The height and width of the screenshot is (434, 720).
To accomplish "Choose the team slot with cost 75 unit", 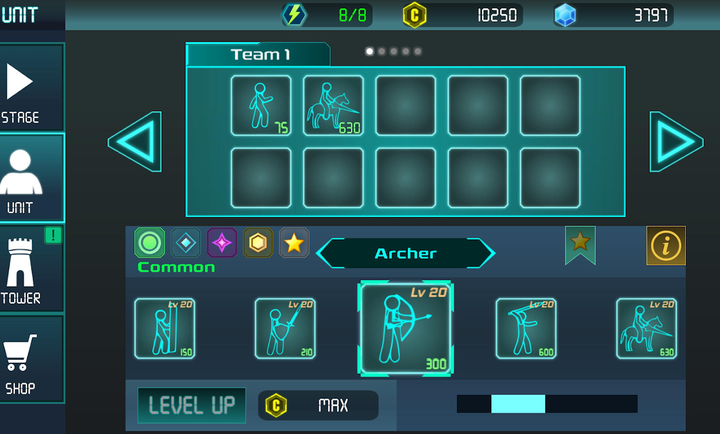I will tap(261, 105).
